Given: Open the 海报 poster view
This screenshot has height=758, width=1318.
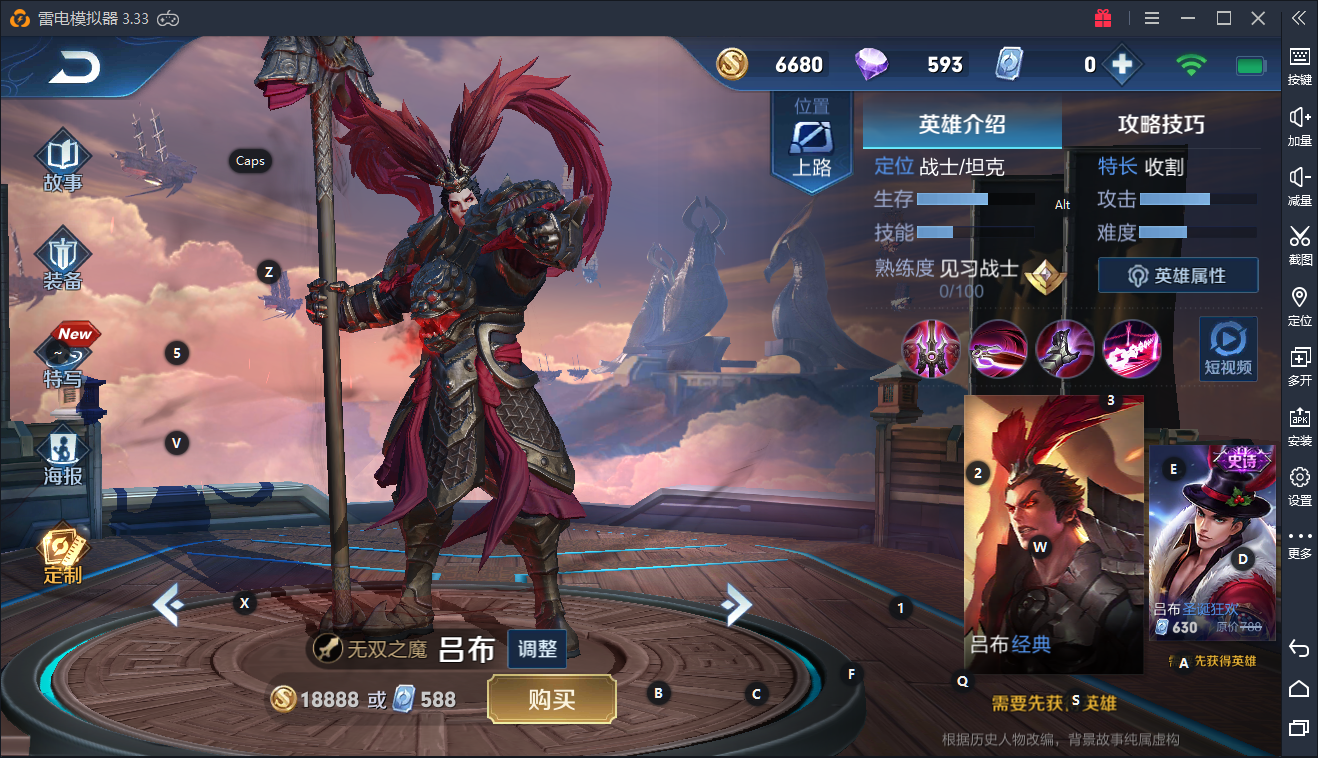Looking at the screenshot, I should tap(62, 455).
